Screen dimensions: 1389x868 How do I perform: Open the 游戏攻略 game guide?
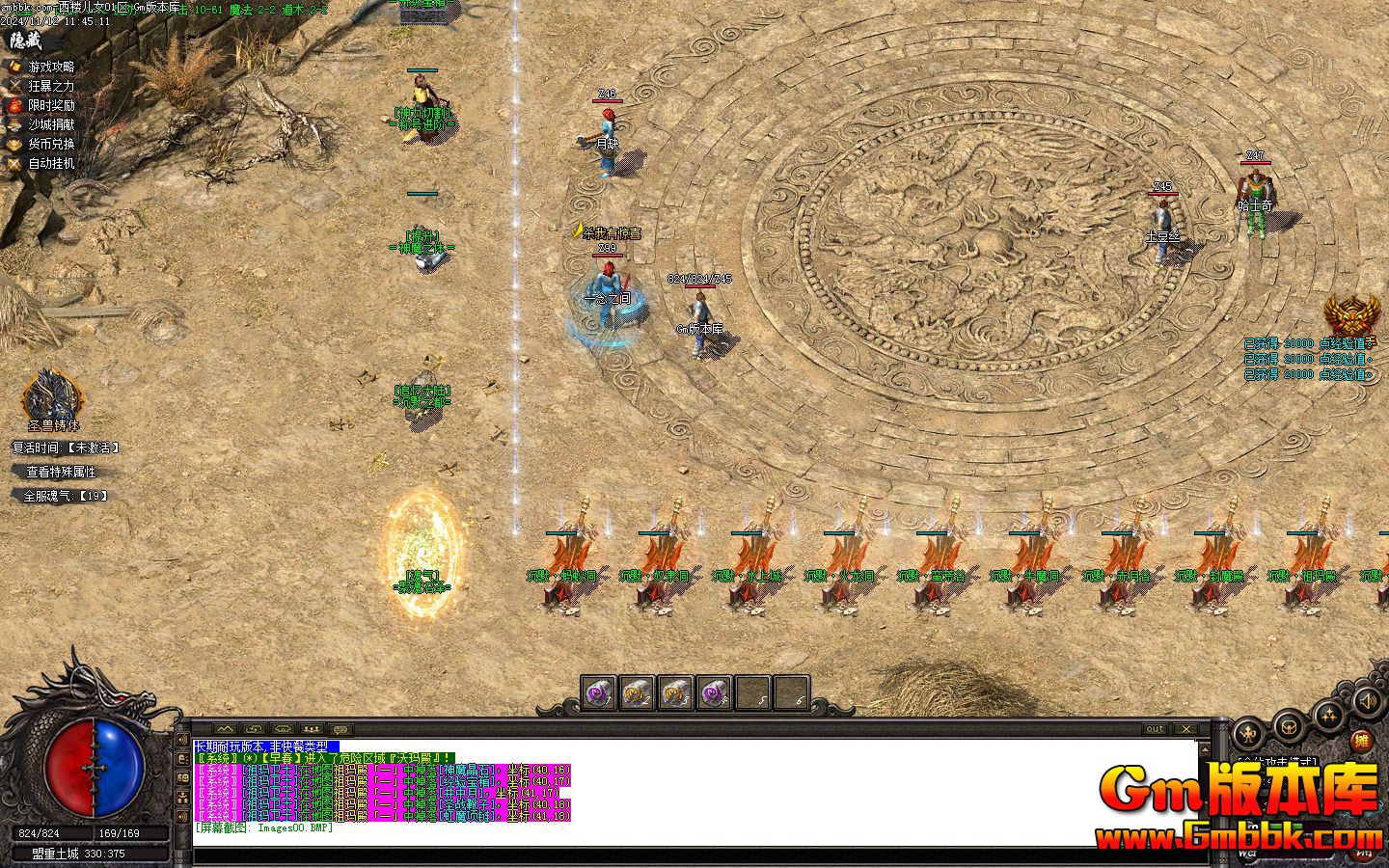[x=50, y=67]
